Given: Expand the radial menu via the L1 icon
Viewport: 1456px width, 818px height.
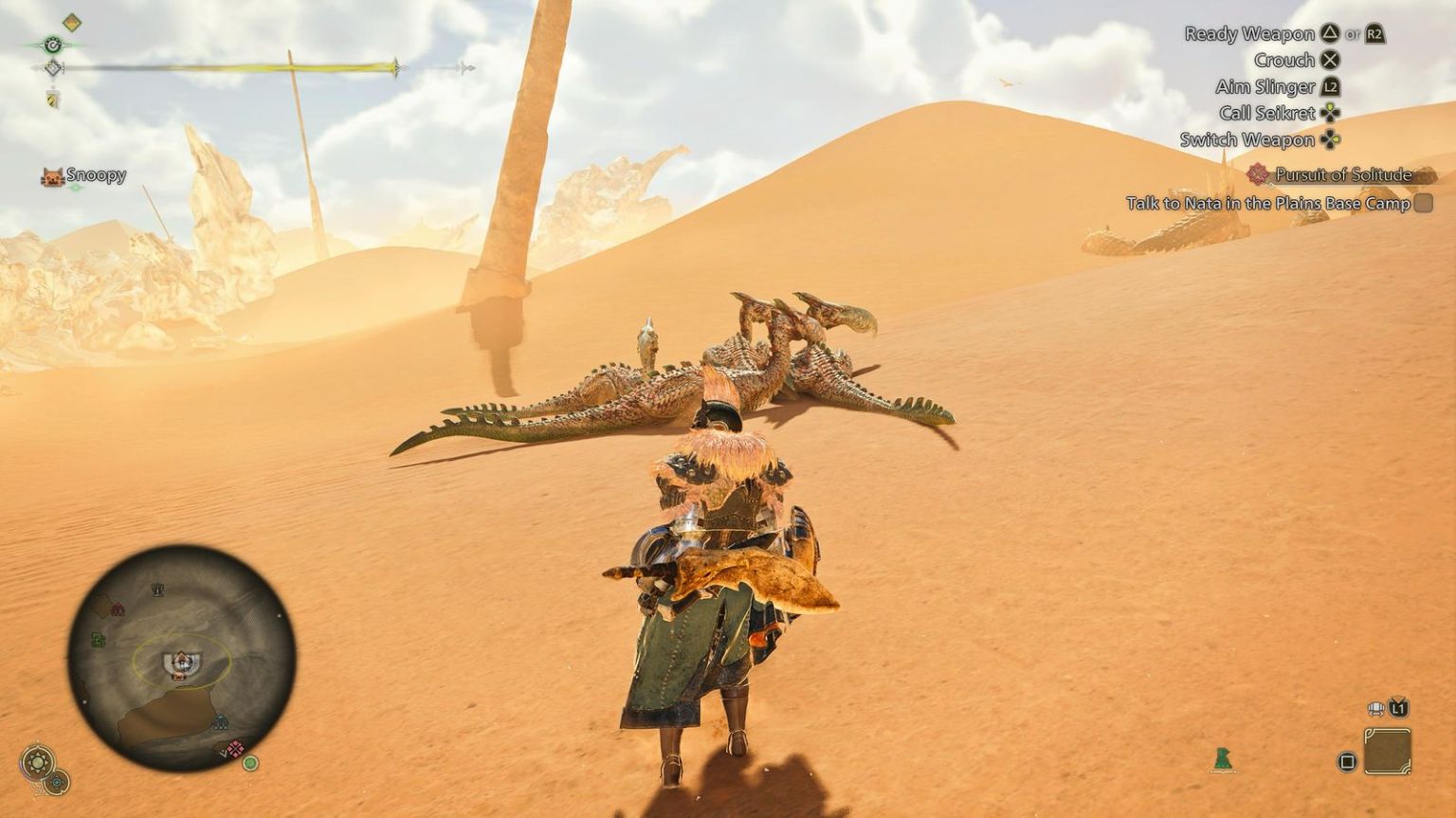Looking at the screenshot, I should 1396,707.
